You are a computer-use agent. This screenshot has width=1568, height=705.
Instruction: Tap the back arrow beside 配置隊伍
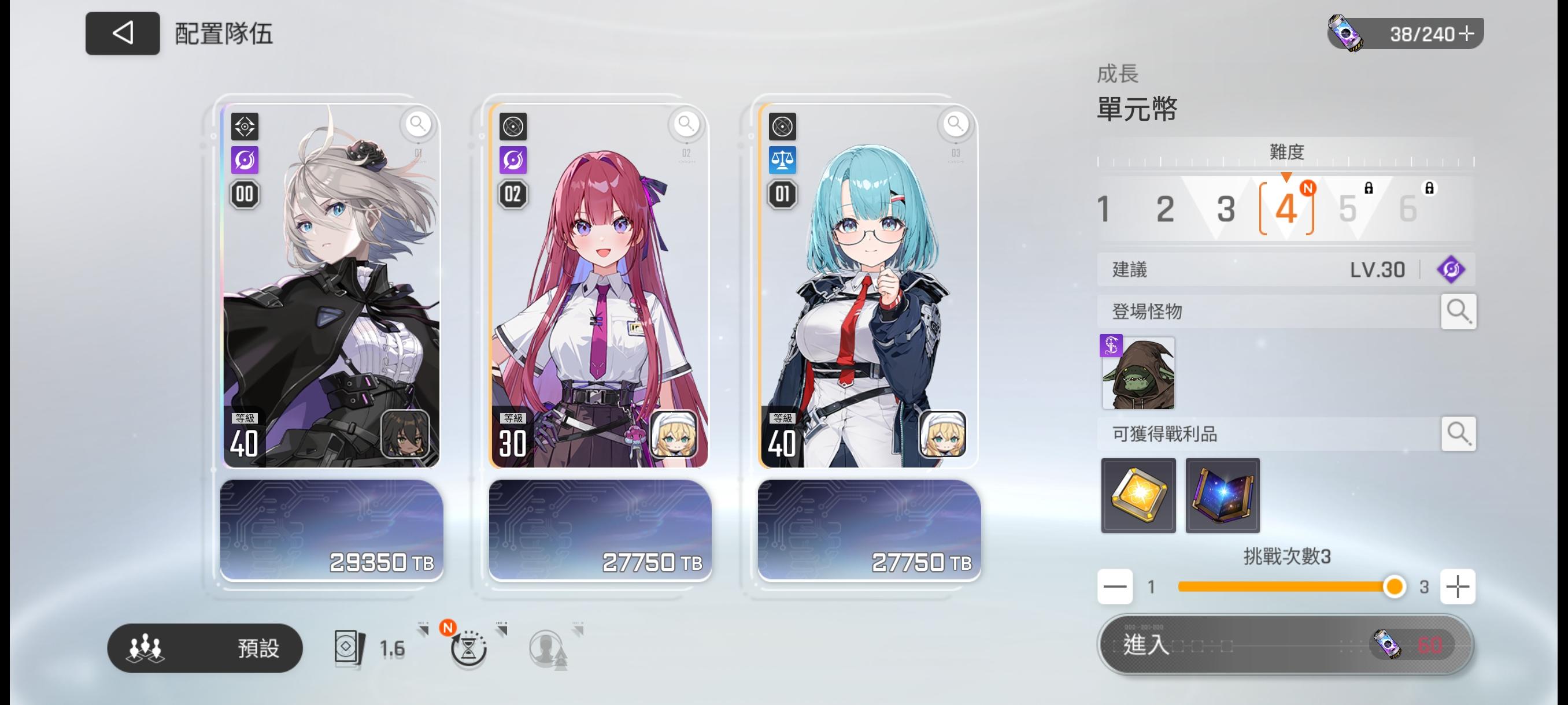[122, 34]
